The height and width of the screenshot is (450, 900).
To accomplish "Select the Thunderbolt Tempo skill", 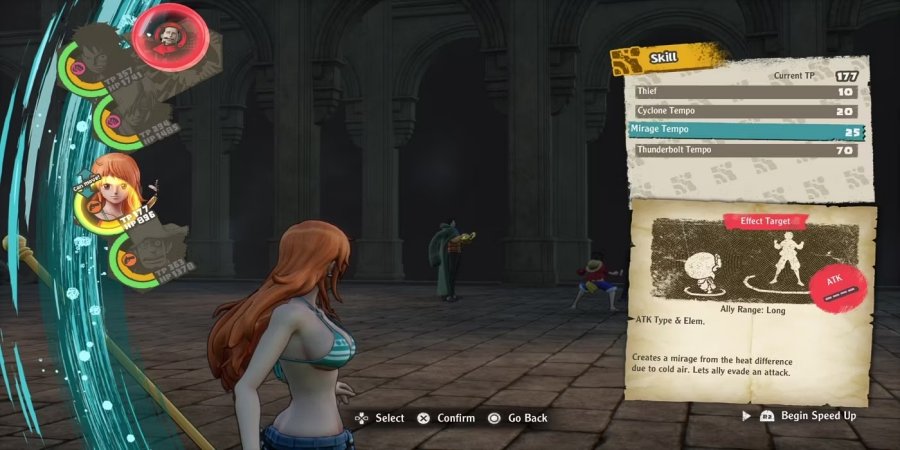I will point(745,150).
